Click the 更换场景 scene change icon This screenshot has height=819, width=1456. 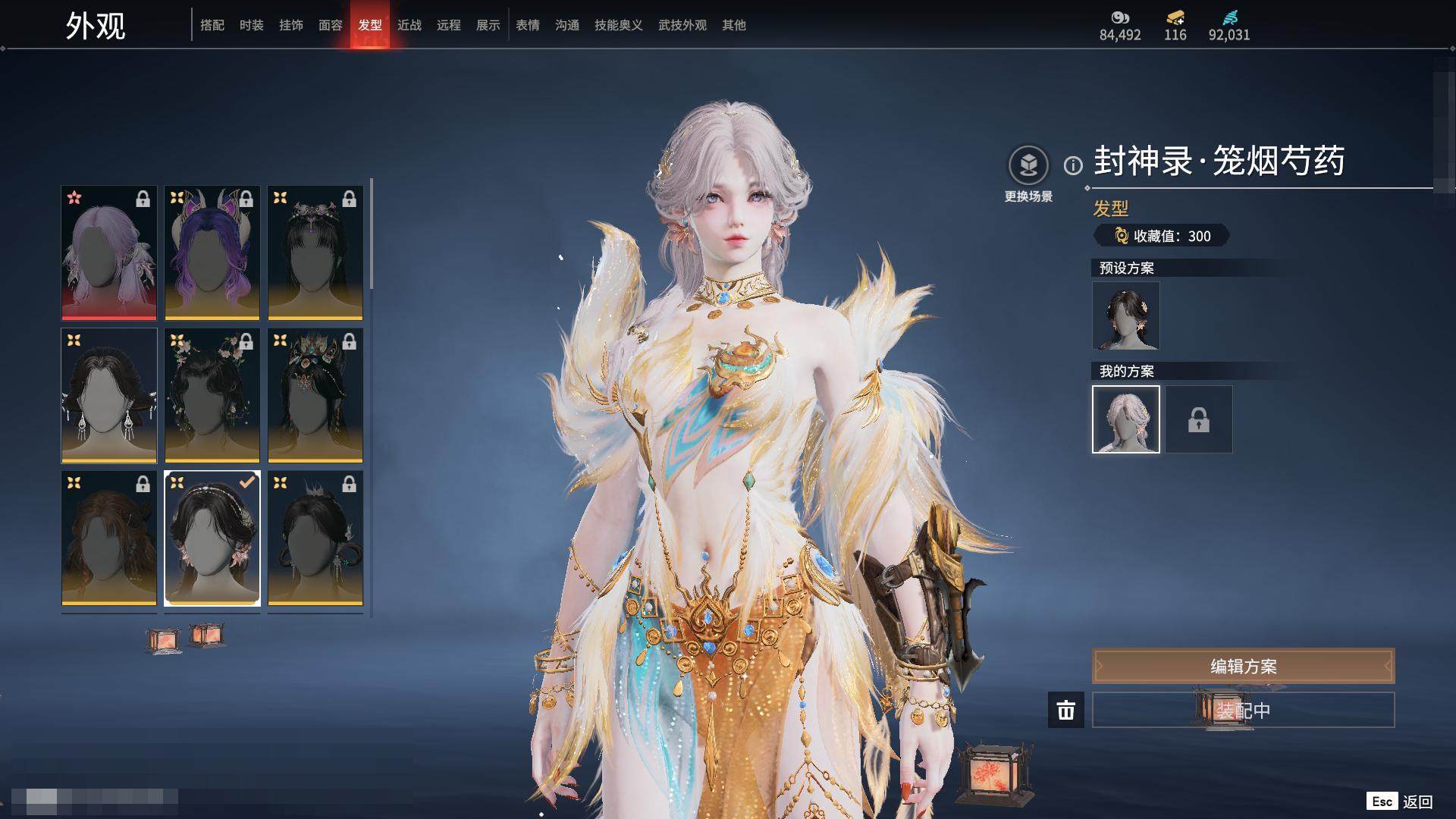coord(1028,165)
